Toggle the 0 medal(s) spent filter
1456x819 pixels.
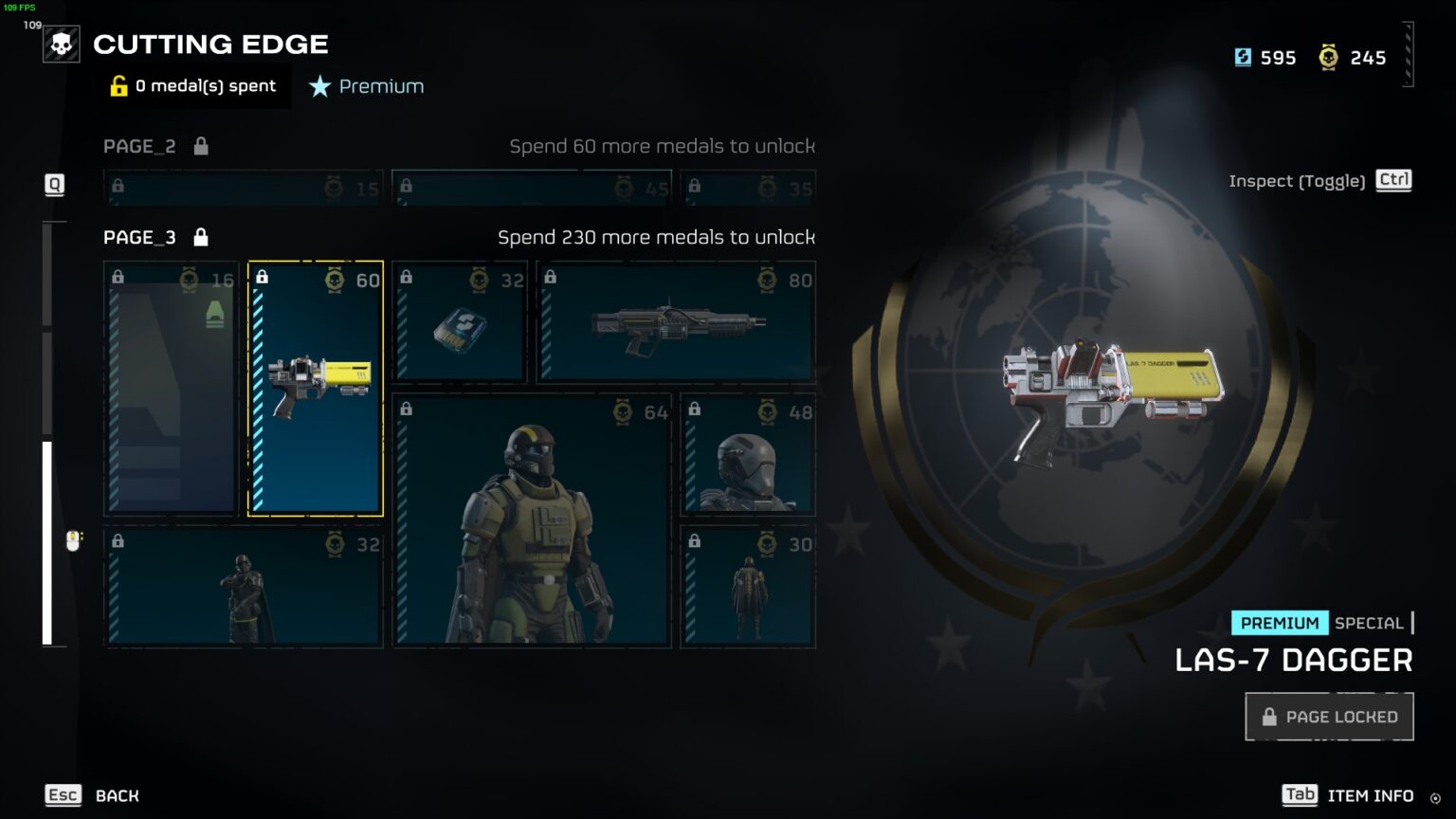pos(194,86)
